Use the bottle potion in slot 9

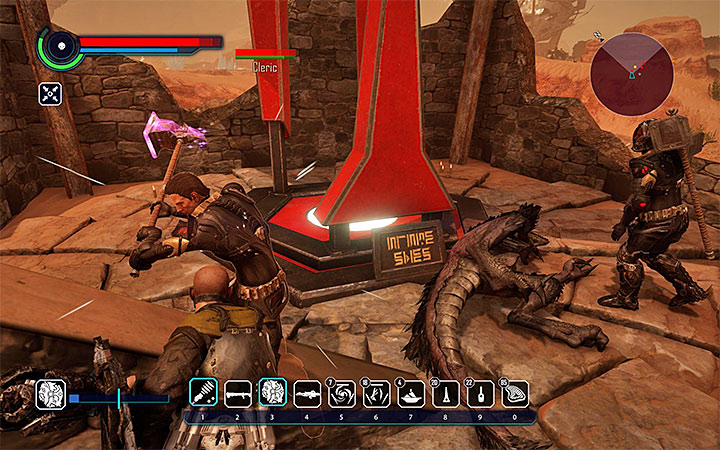click(479, 392)
